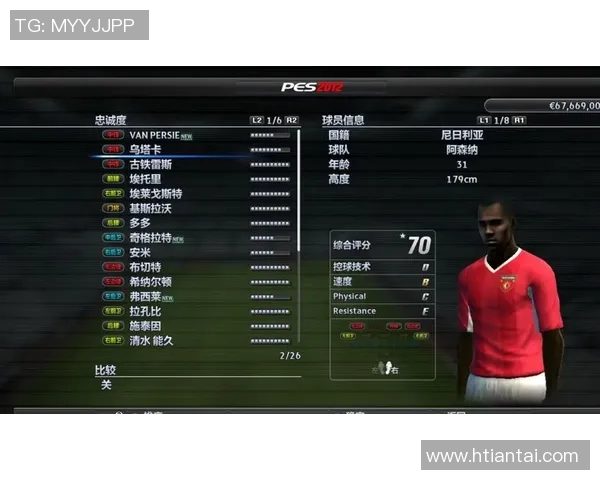
Task: Choose goalkeeper 基斯拉沃
Action: [x=150, y=208]
